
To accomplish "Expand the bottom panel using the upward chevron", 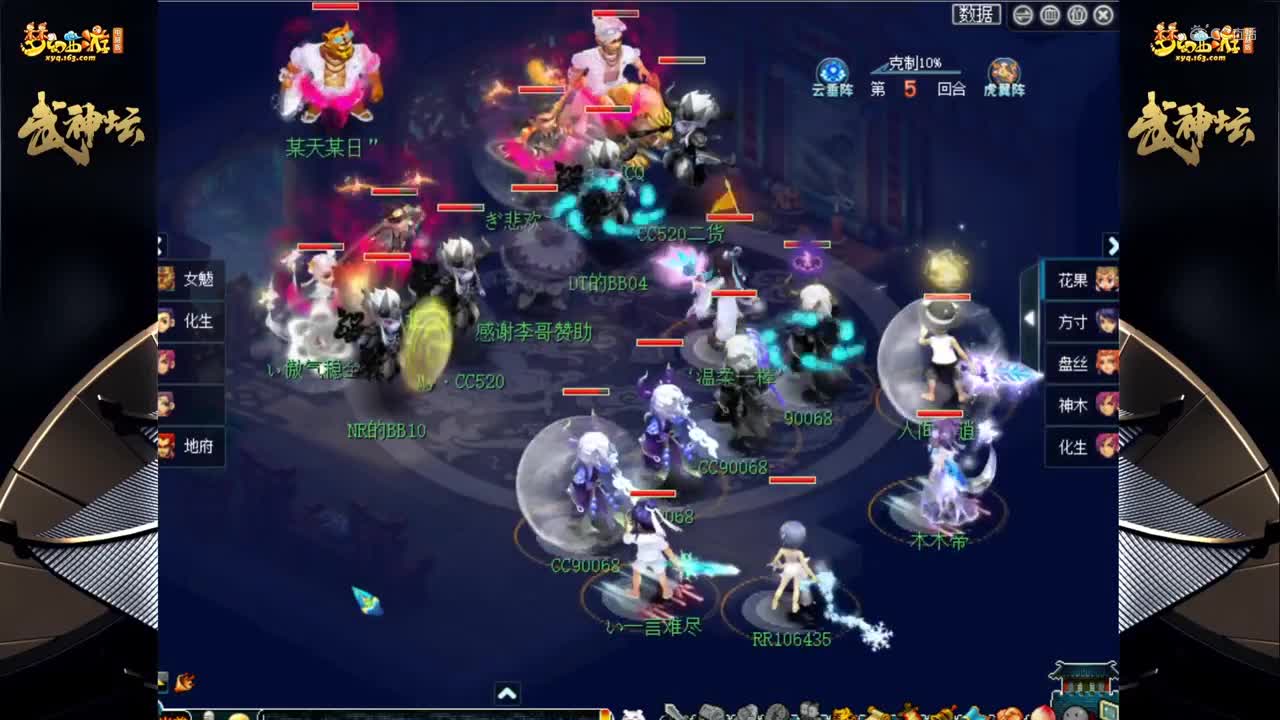I will click(510, 691).
